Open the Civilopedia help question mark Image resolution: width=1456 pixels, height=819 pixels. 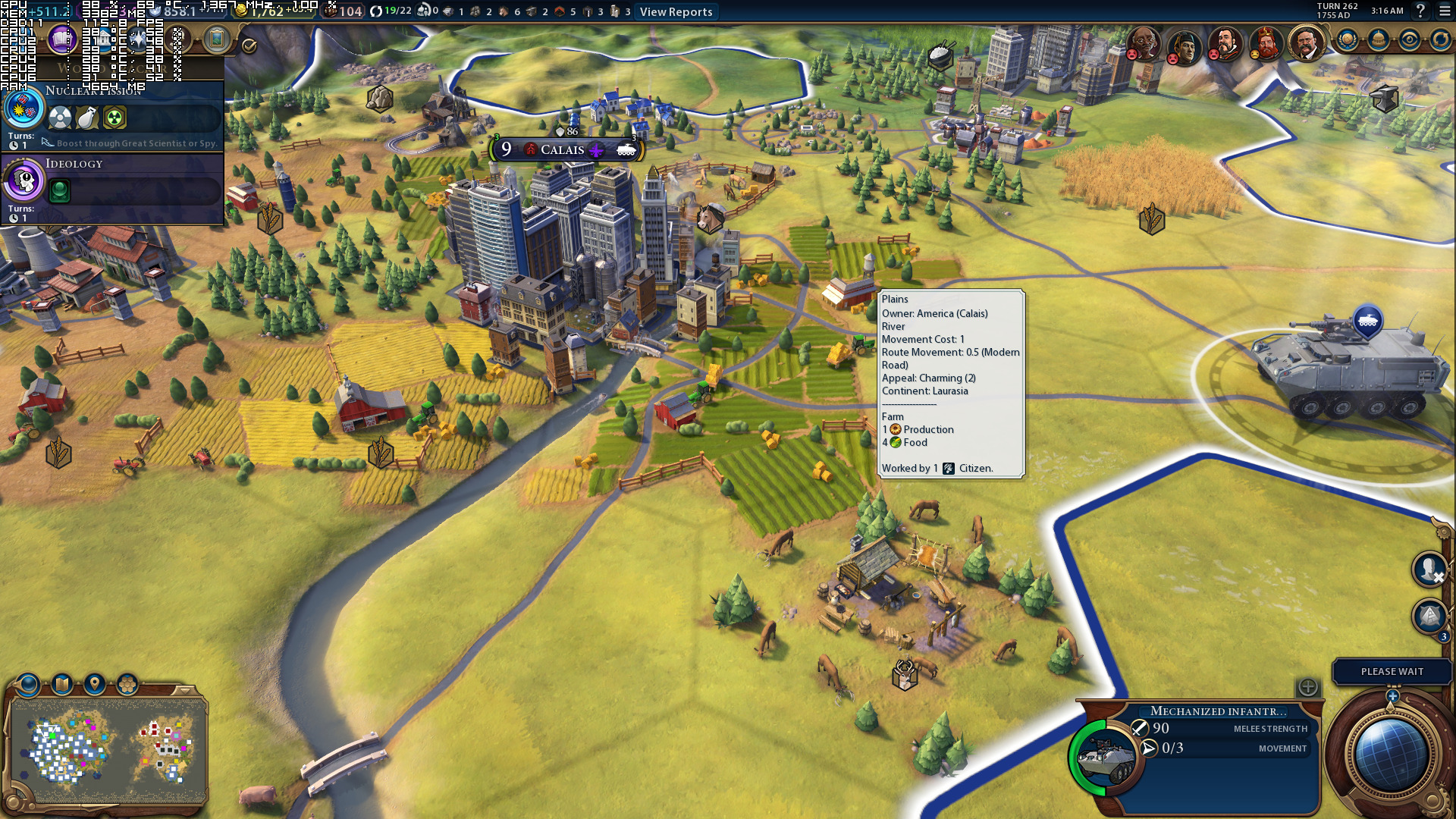(x=1420, y=11)
